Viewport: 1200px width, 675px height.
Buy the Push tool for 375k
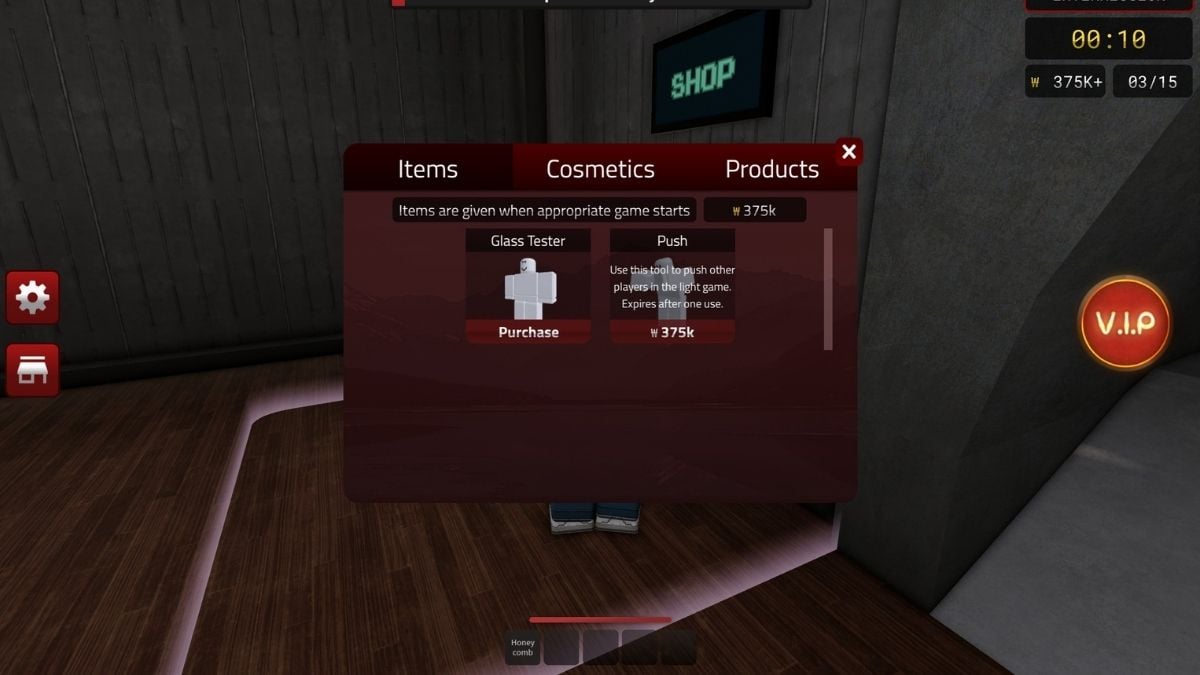point(672,332)
